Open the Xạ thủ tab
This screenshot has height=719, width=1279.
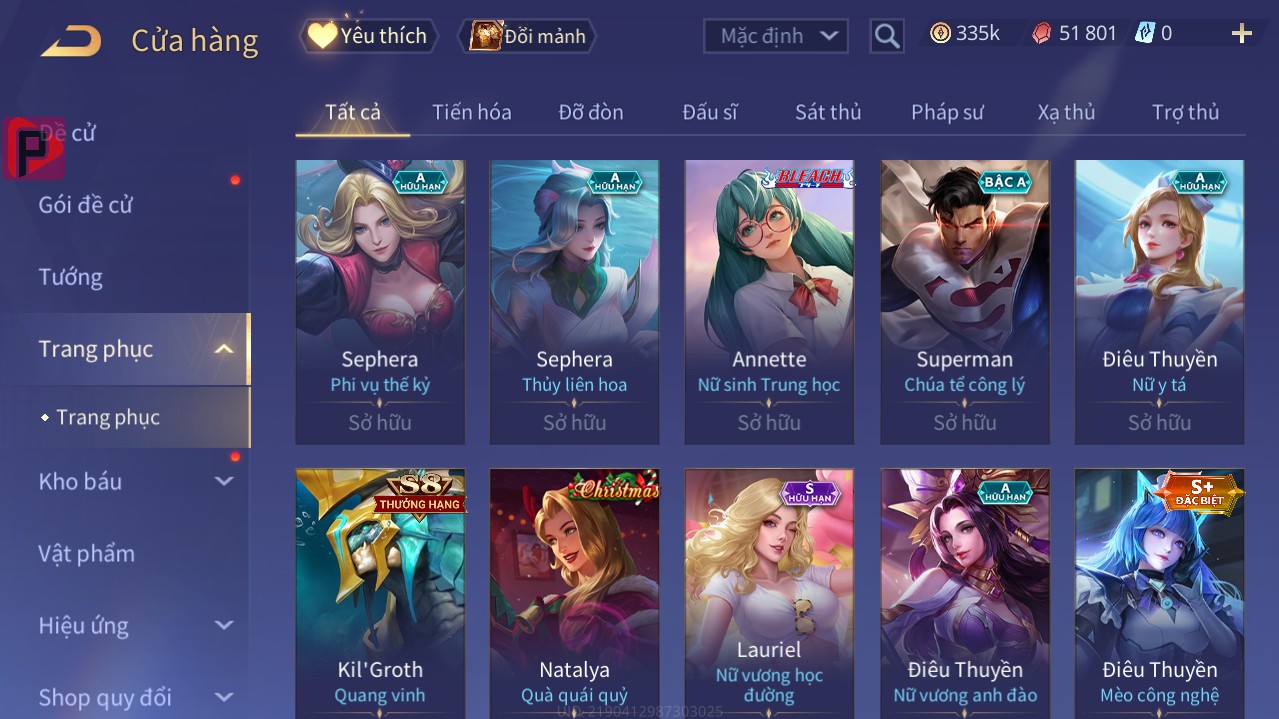click(x=1066, y=112)
